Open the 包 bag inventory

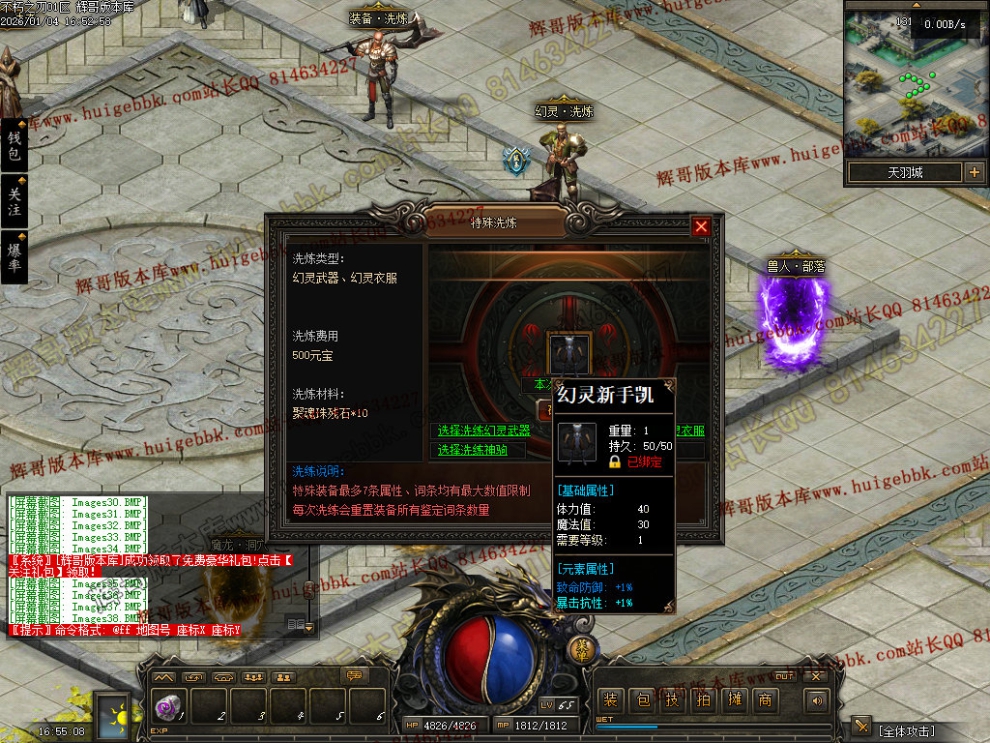[x=644, y=701]
